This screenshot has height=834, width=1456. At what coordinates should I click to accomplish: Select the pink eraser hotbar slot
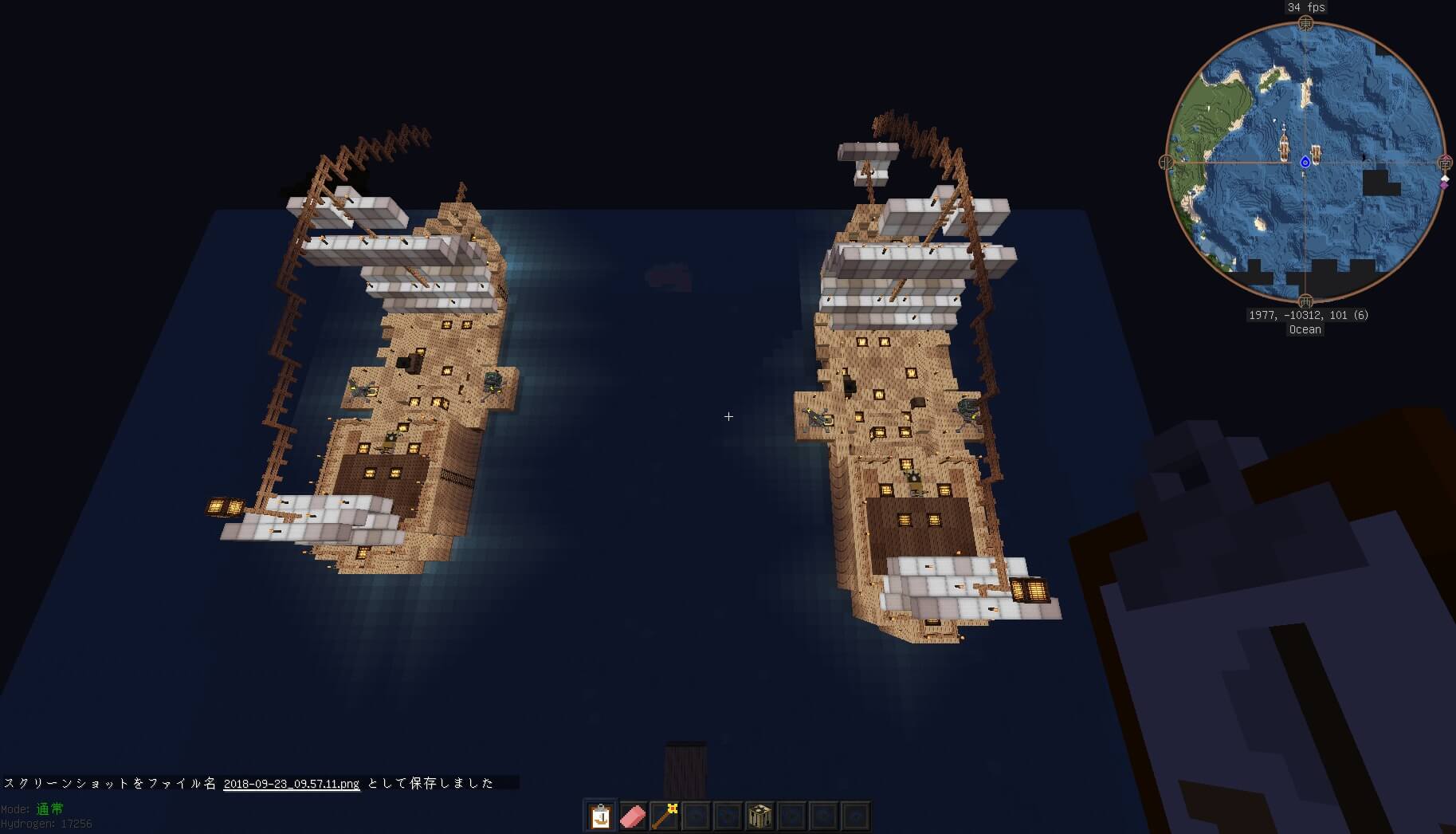pos(632,816)
